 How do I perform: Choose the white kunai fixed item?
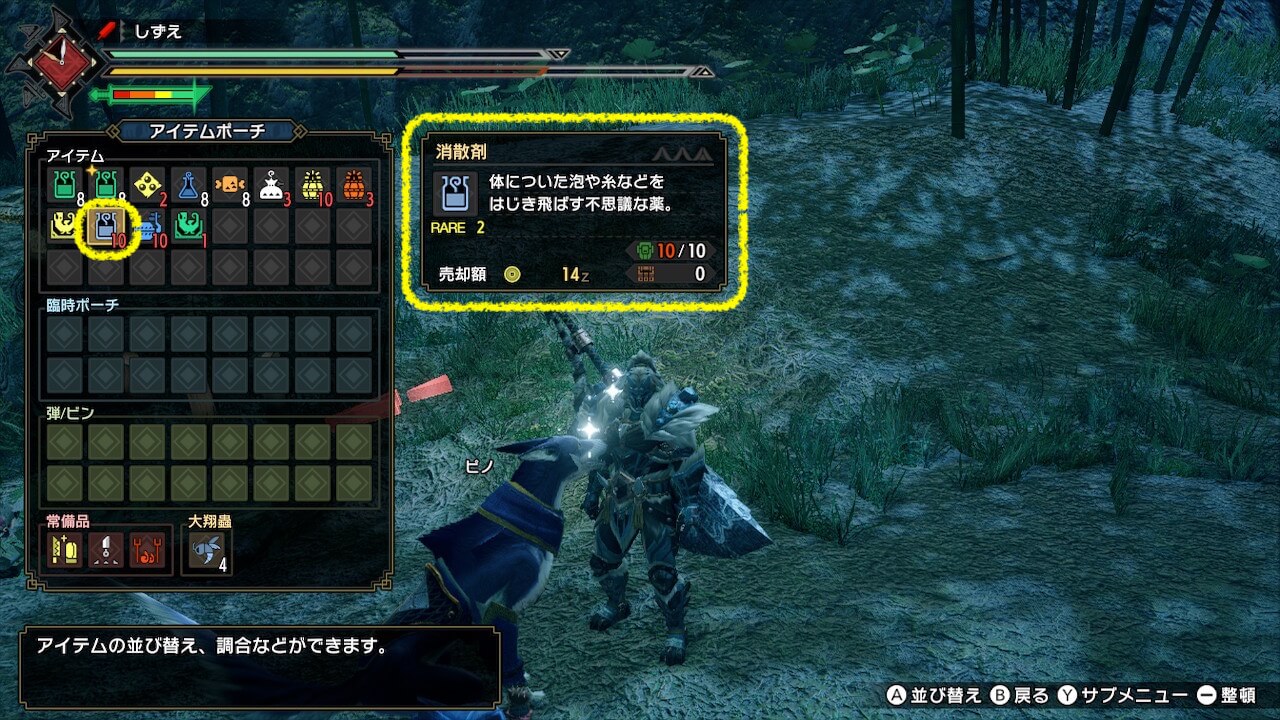pyautogui.click(x=105, y=550)
